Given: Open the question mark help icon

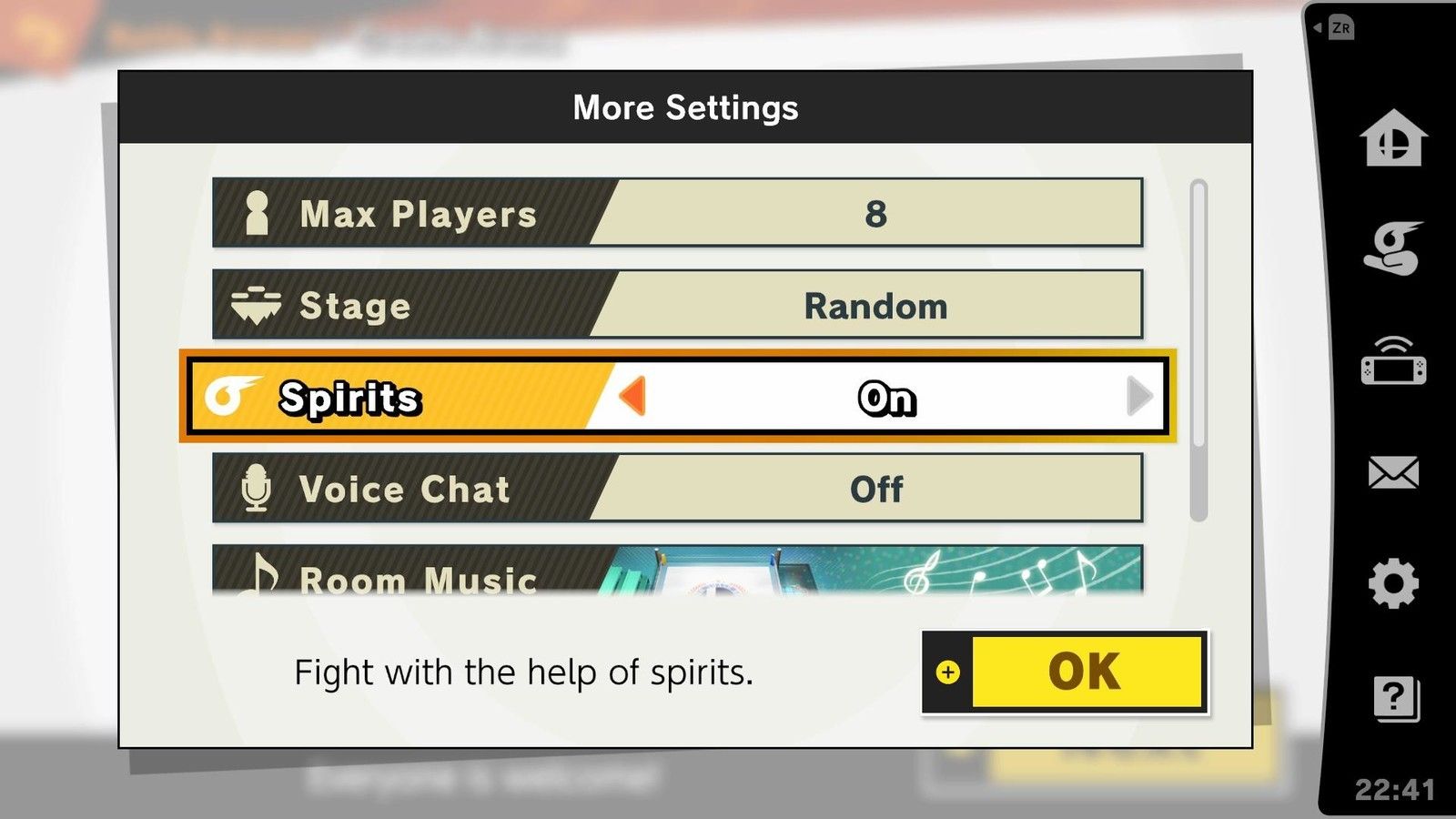Looking at the screenshot, I should click(1394, 698).
